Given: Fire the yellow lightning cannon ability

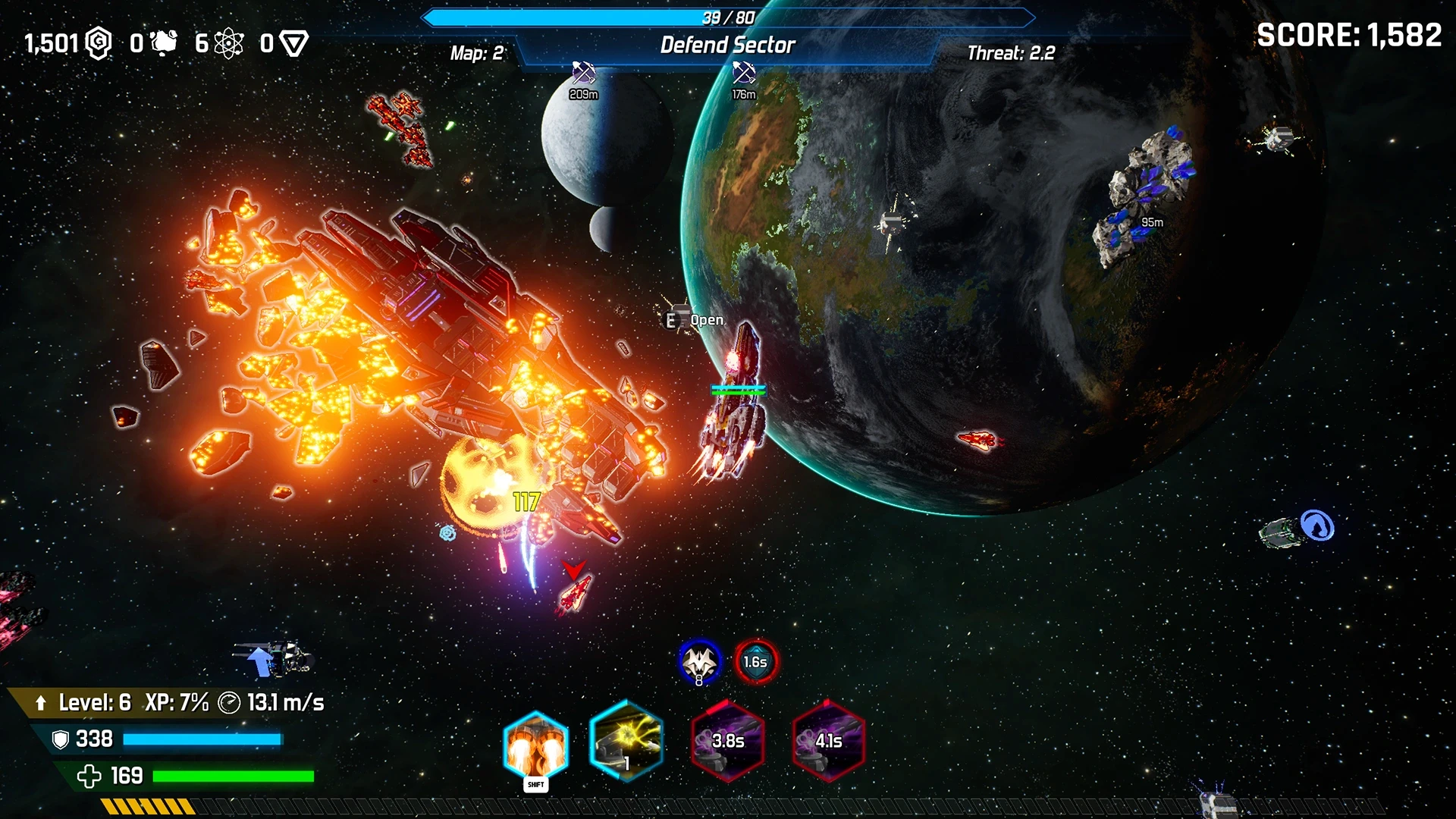Looking at the screenshot, I should tap(626, 741).
